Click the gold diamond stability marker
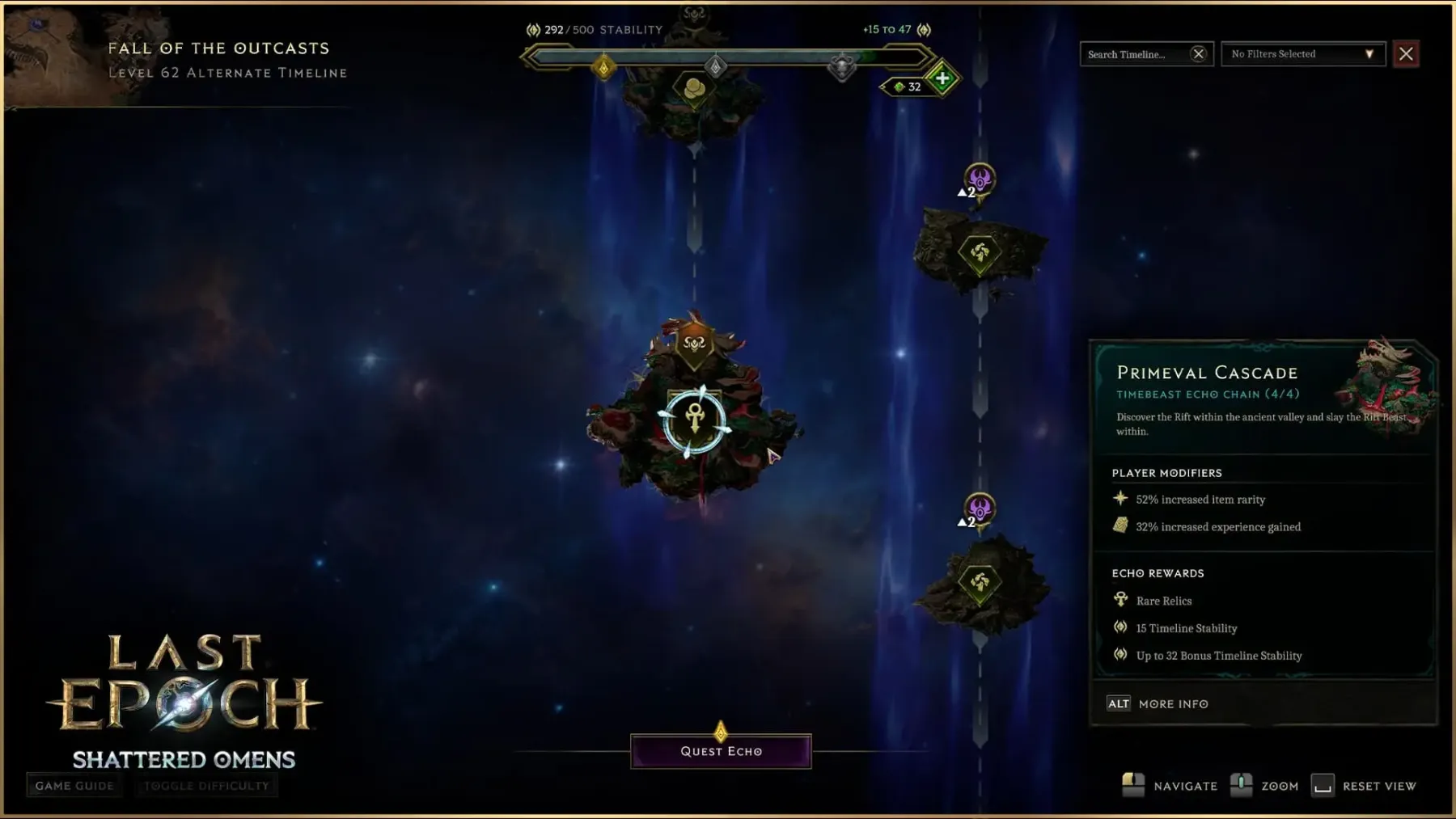This screenshot has width=1456, height=819. coord(603,67)
